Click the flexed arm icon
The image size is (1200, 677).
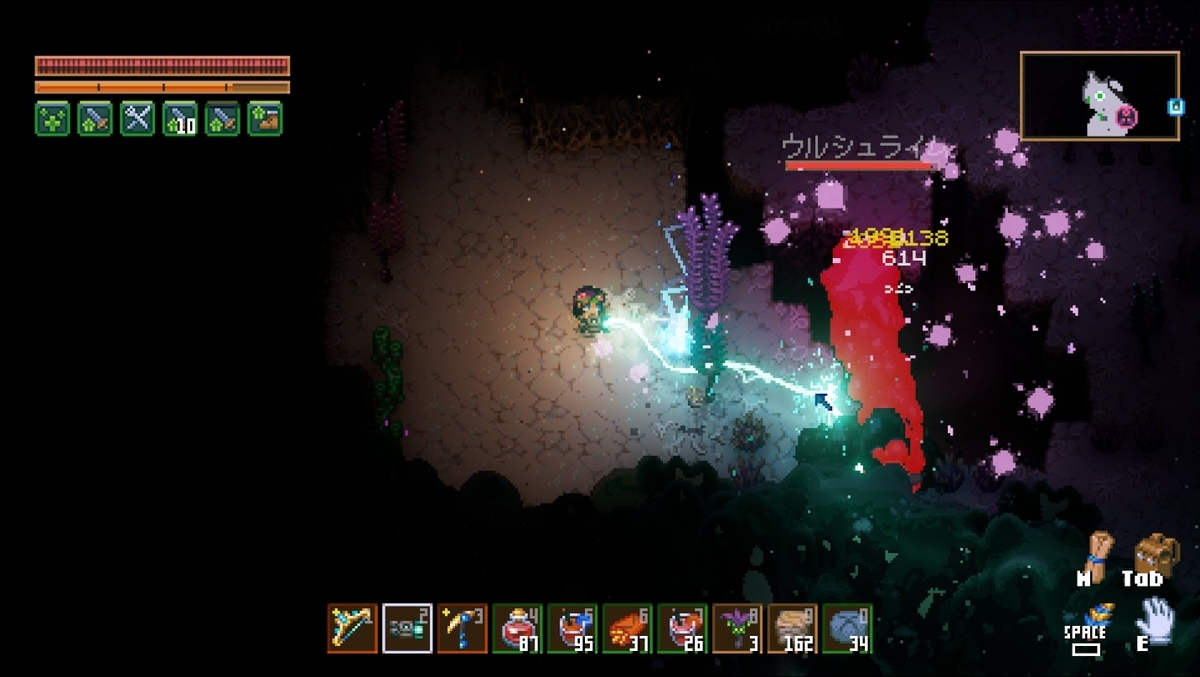(1098, 551)
